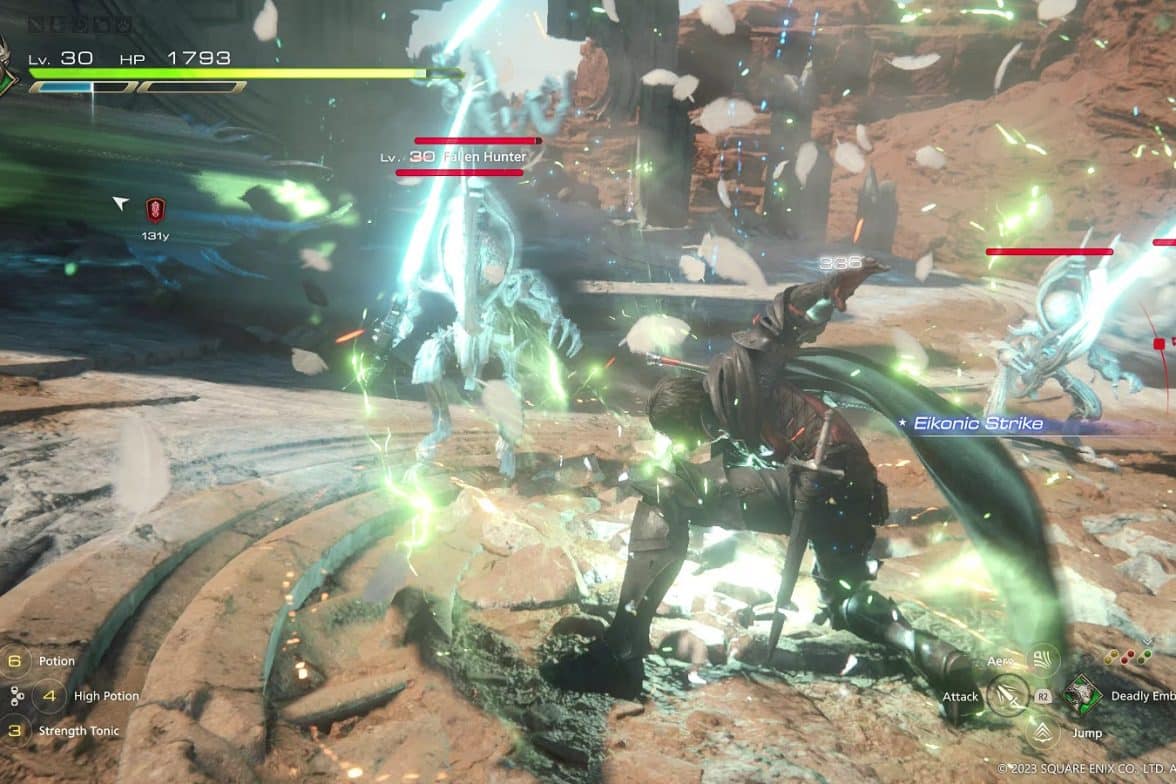Cast the Aero magic ability

[x=1043, y=660]
